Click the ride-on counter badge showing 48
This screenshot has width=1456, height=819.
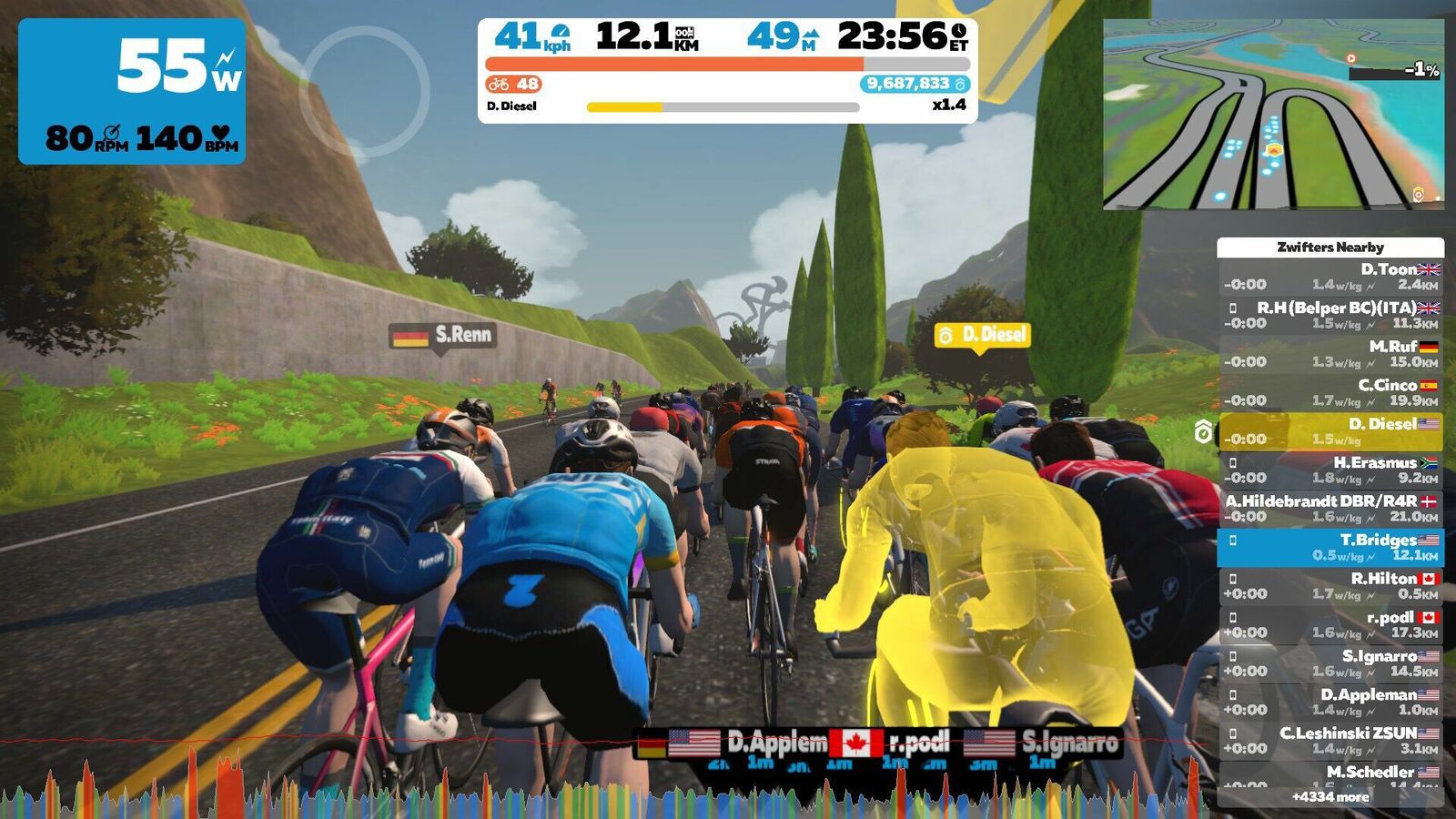[x=514, y=84]
